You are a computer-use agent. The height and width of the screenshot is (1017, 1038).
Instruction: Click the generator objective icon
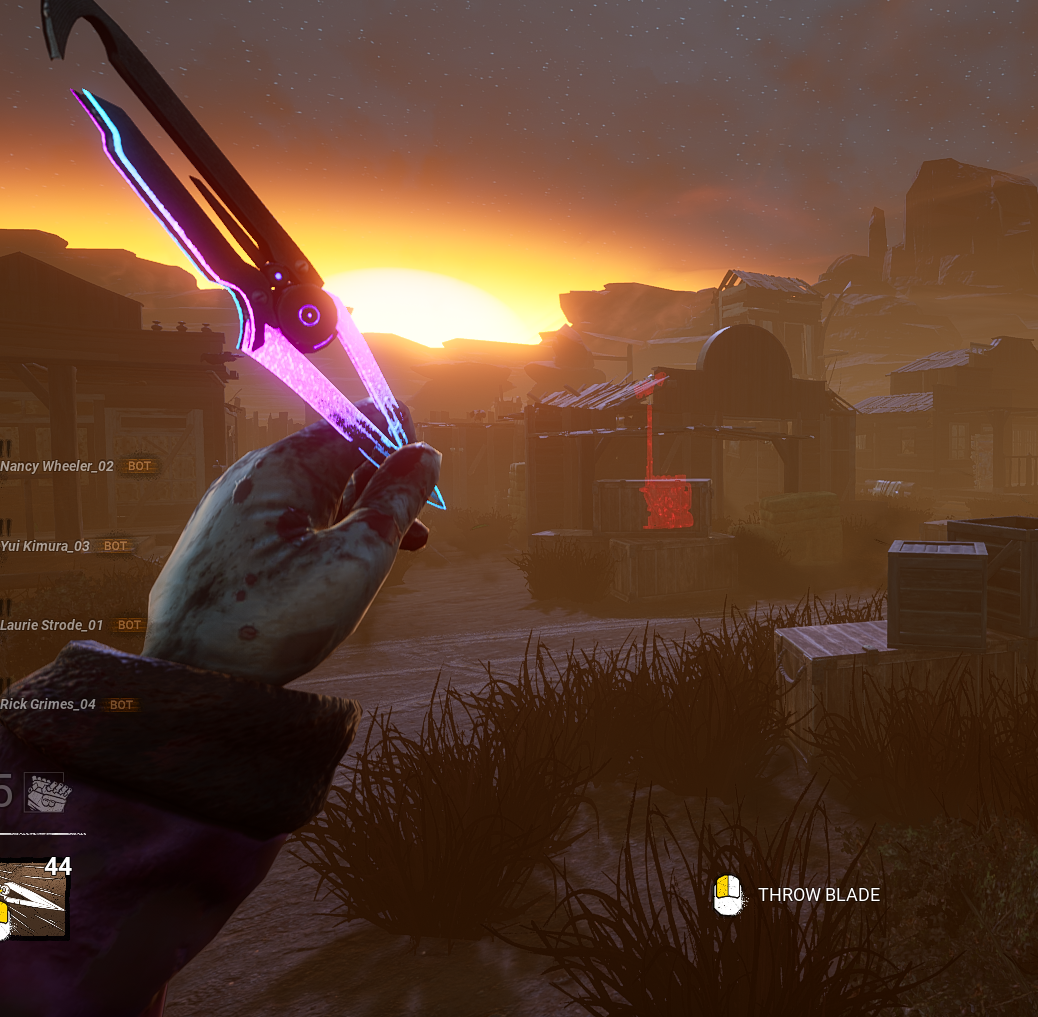click(x=48, y=793)
